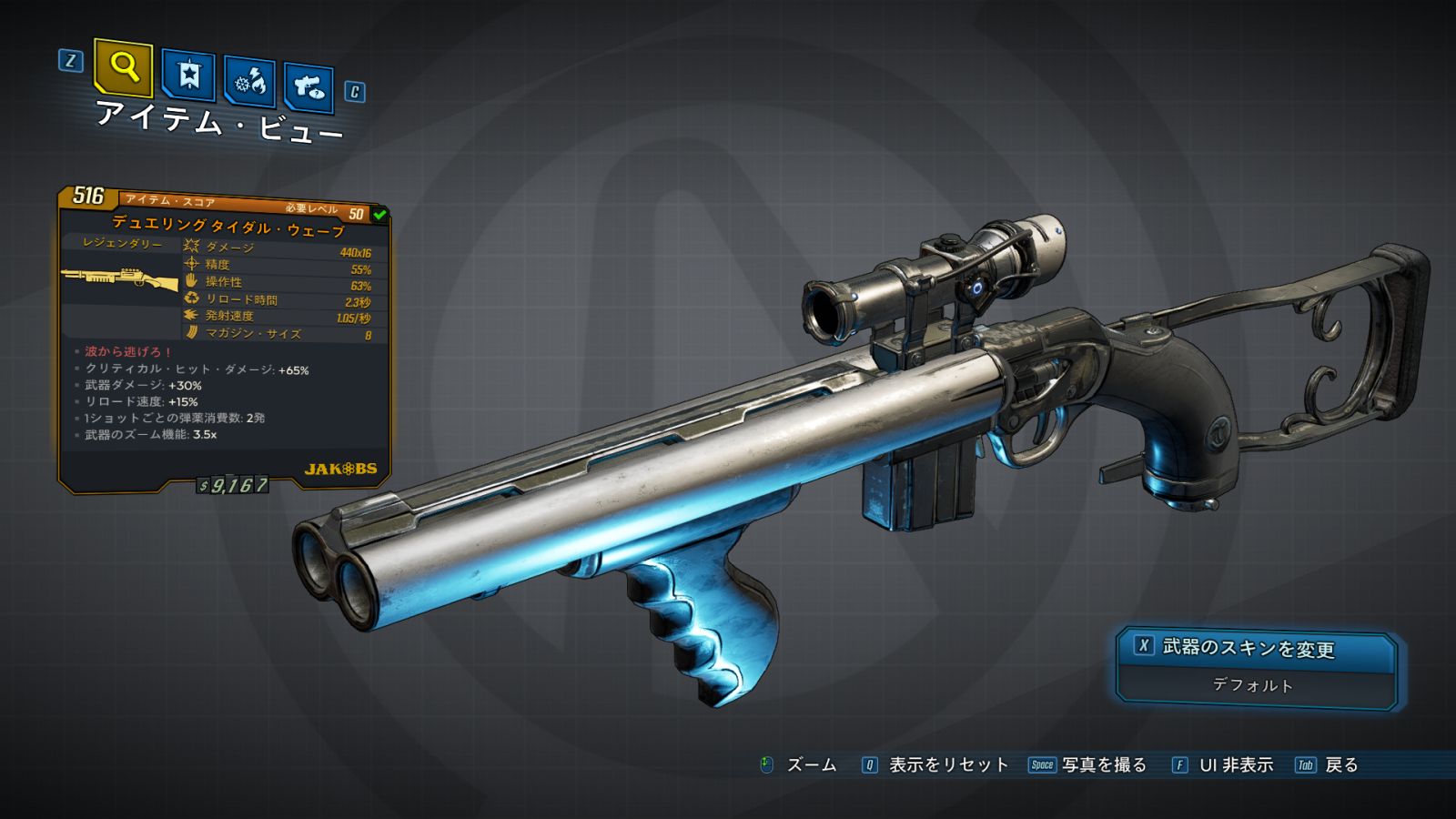Screen dimensions: 1456x819
Task: Click the 武器のスキンを変更 button
Action: click(x=1256, y=648)
